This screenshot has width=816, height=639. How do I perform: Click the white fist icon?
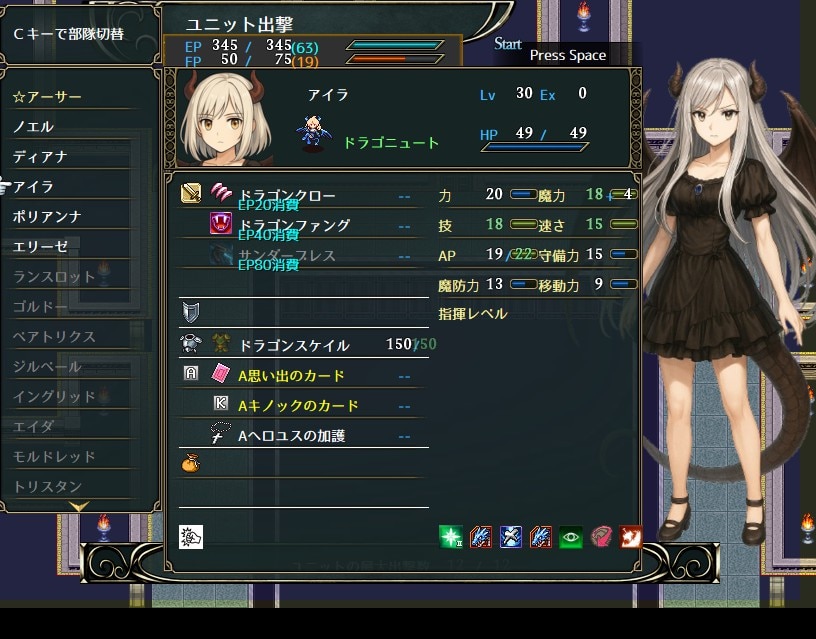click(x=191, y=537)
